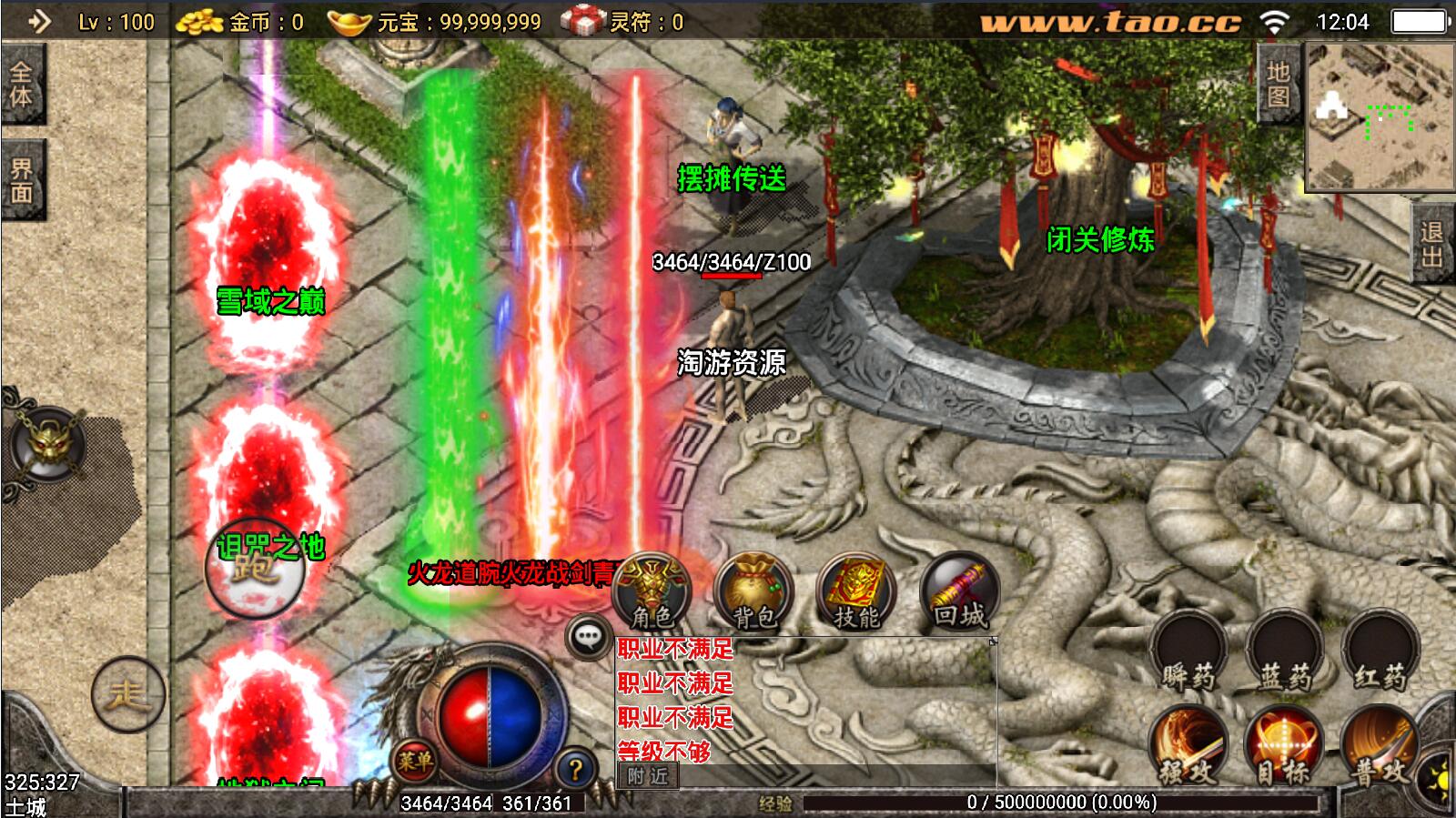Activate the 强攻 strong attack skill
Screen dimensions: 1456x818
pyautogui.click(x=1188, y=746)
